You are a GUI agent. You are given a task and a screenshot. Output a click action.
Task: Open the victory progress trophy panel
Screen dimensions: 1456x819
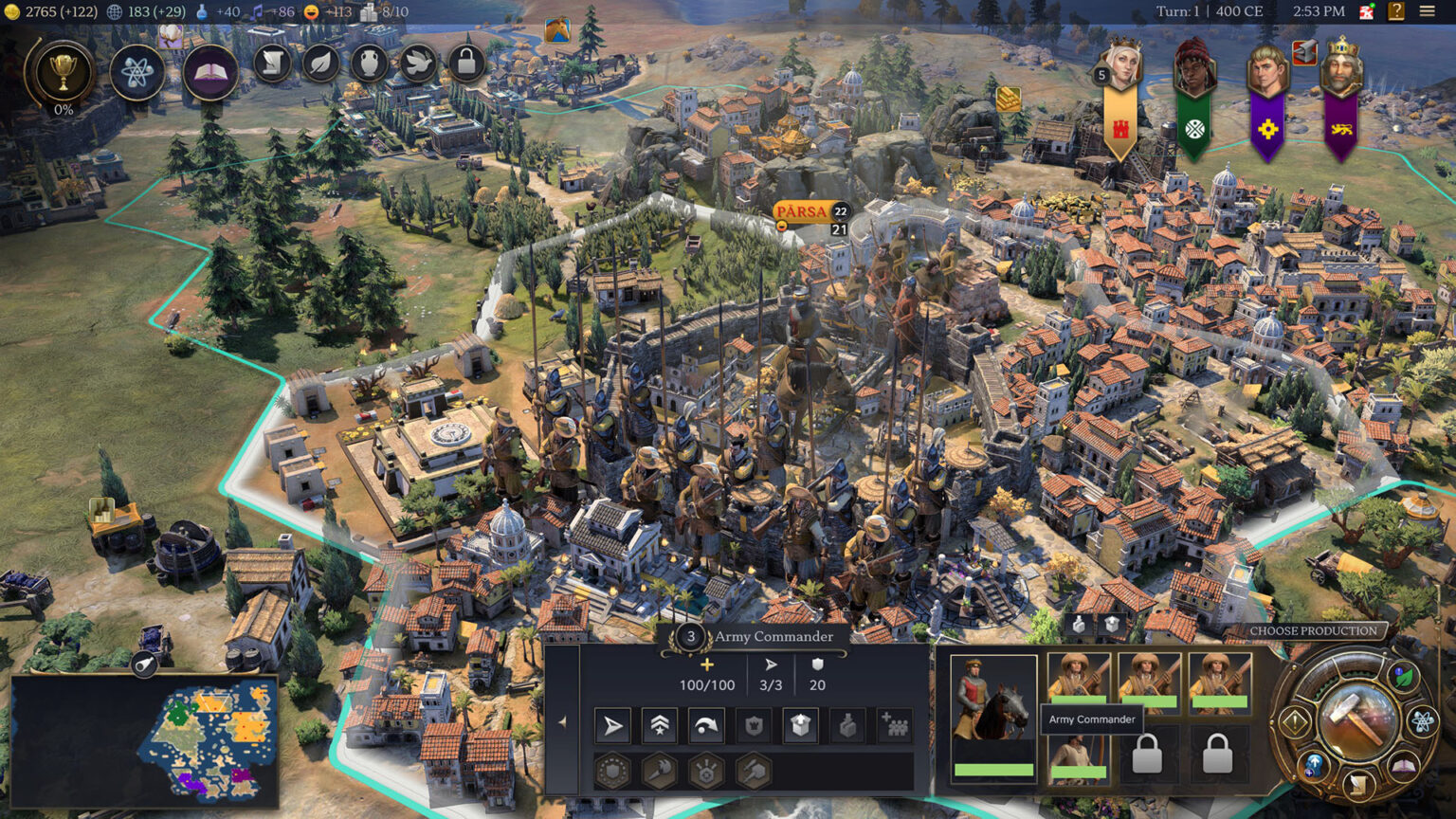(x=63, y=73)
